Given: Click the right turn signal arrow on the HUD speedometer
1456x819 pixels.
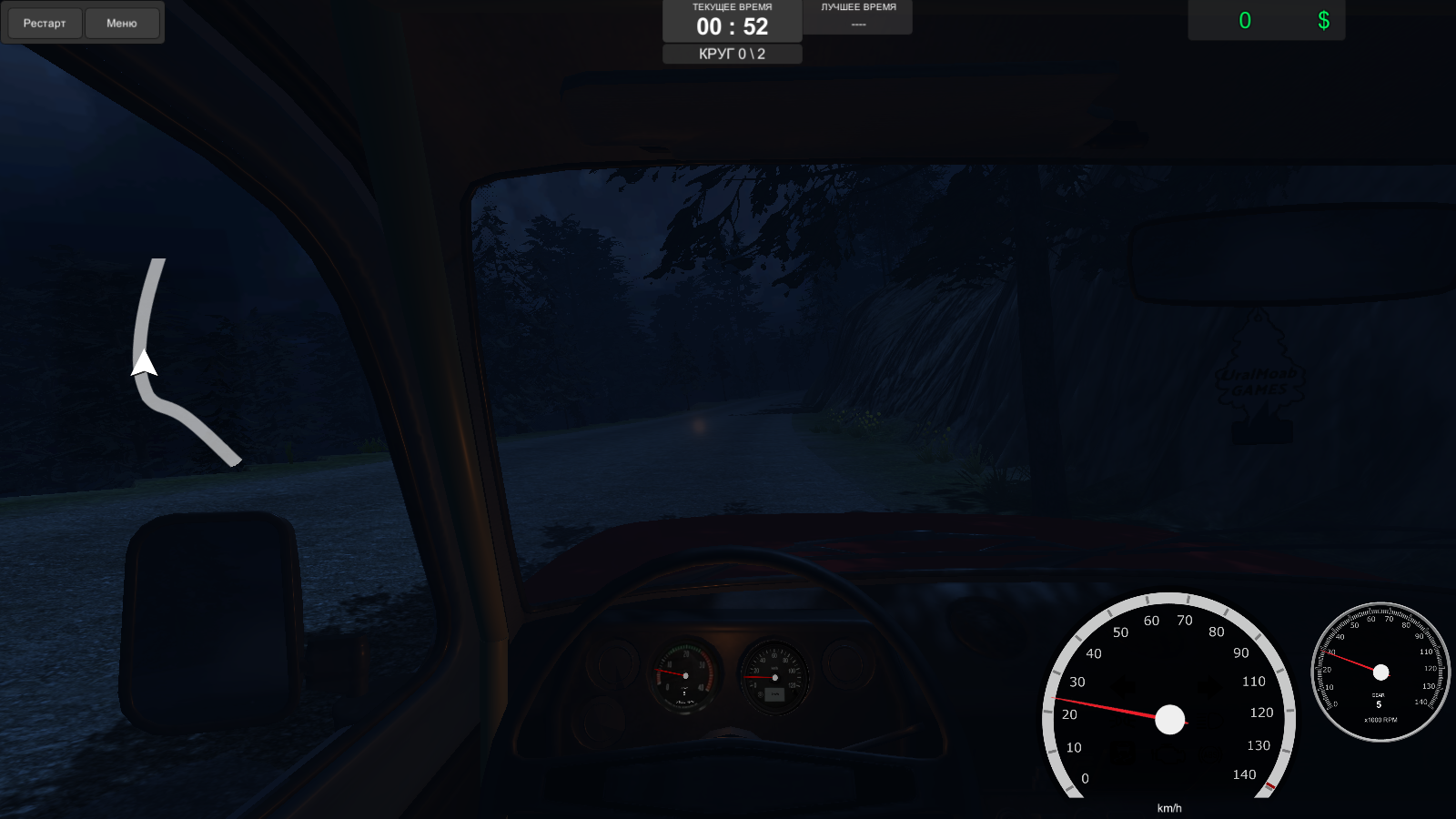Looking at the screenshot, I should [x=1209, y=686].
